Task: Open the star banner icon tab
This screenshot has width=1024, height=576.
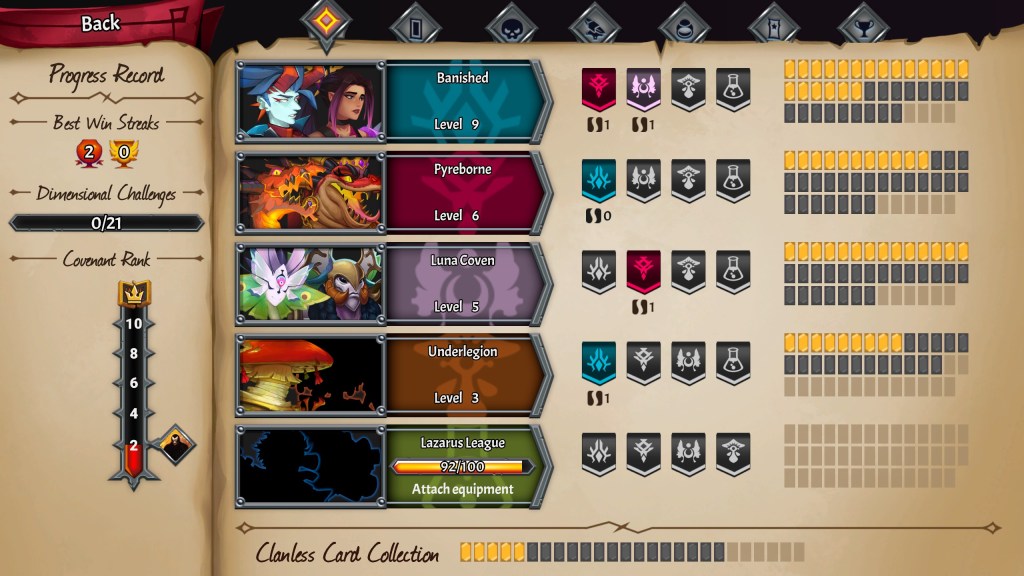Action: click(774, 26)
